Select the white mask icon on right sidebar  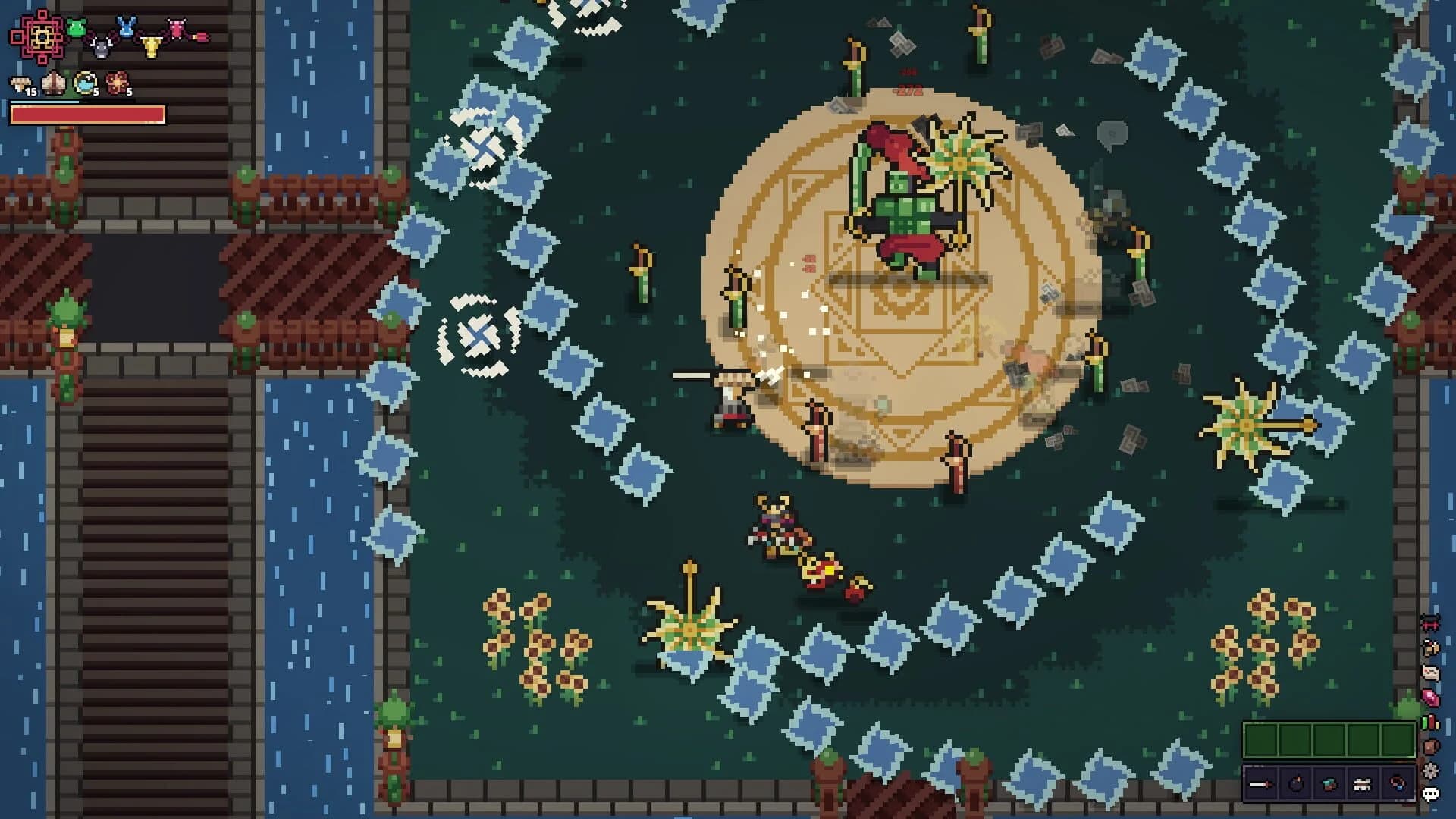point(1430,671)
